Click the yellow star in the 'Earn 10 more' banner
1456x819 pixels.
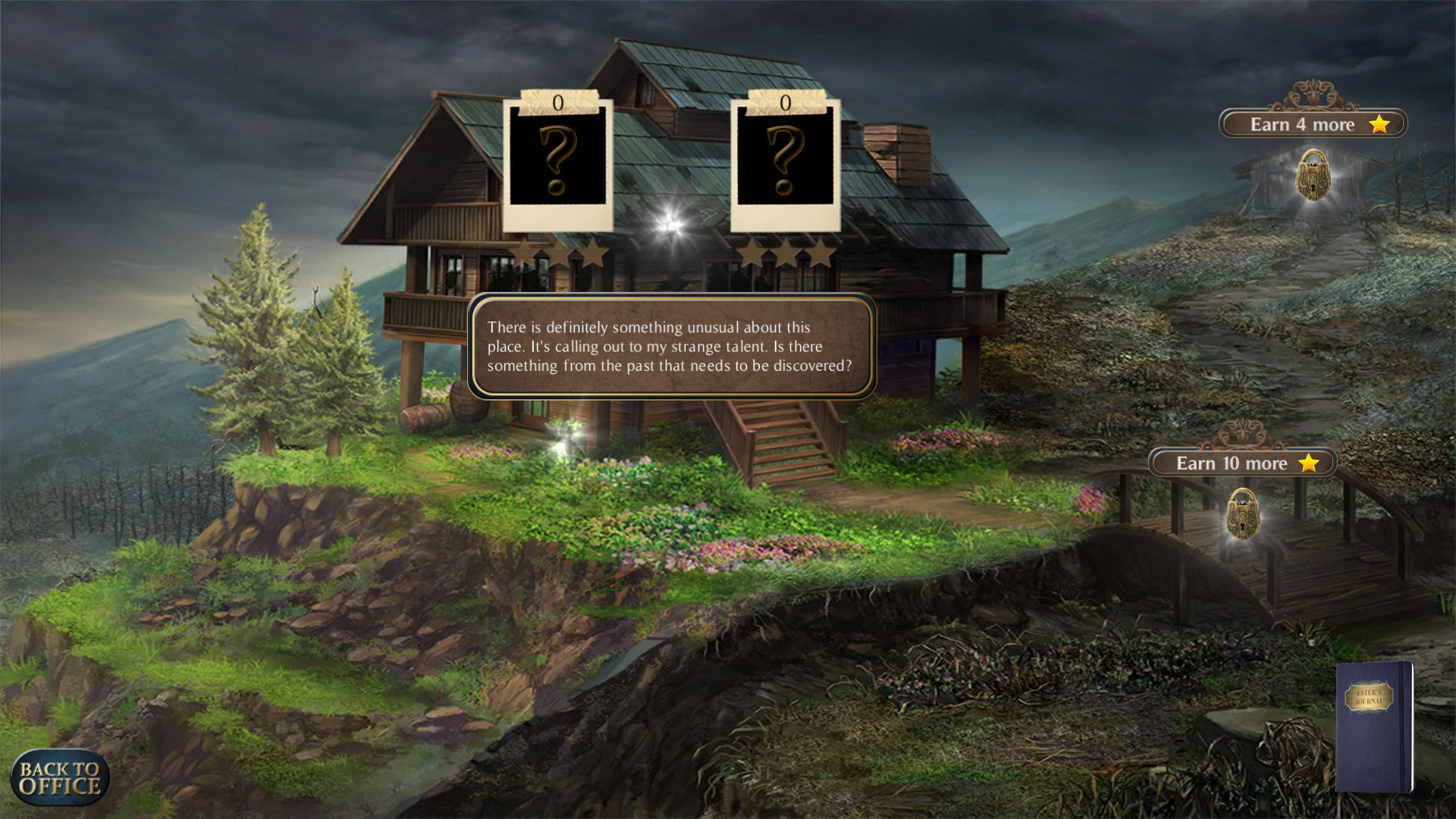pyautogui.click(x=1307, y=463)
